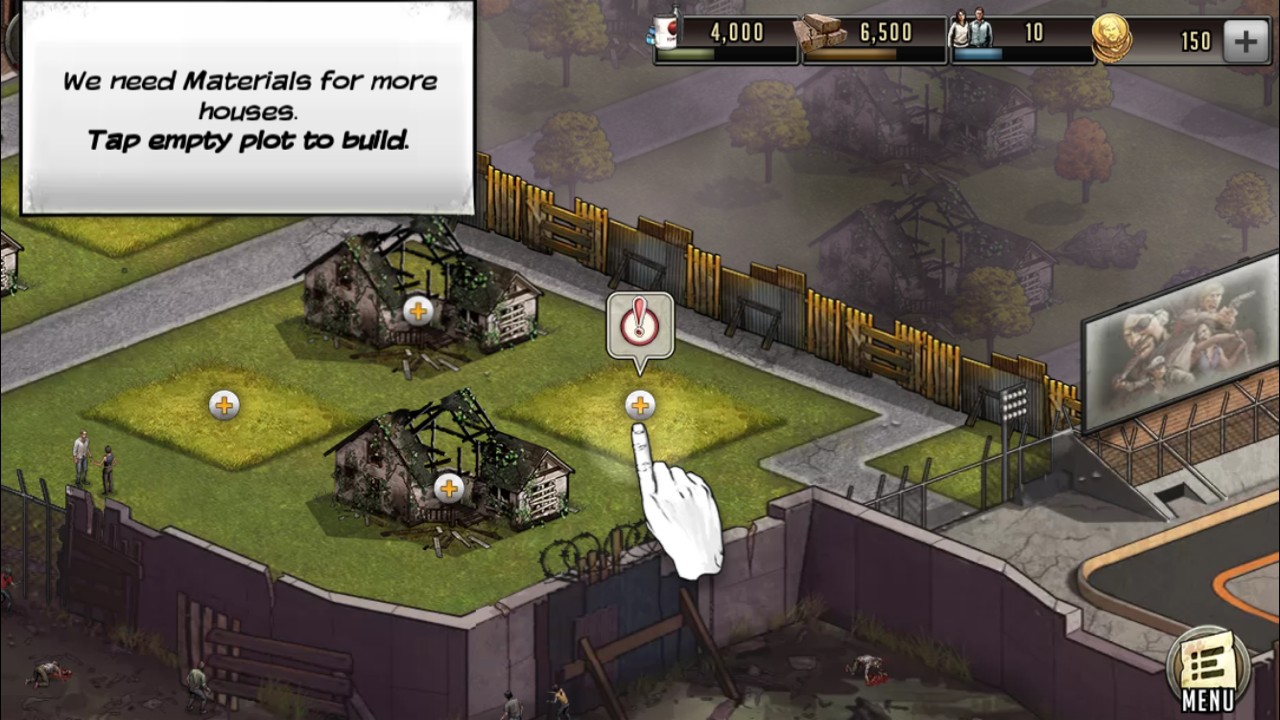Choose the empty plot marker without an alert

point(224,405)
